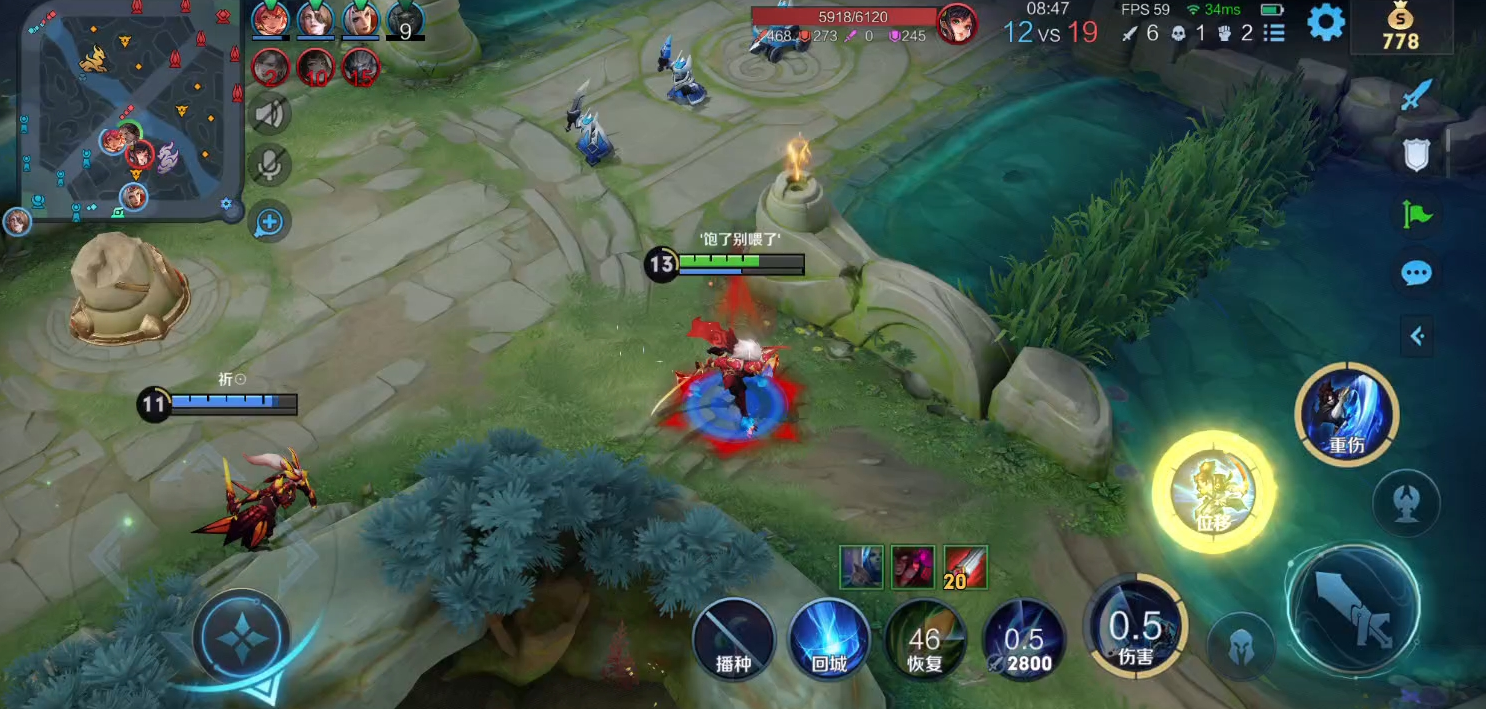Toggle the muted microphone button
Viewport: 1486px width, 709px height.
click(270, 166)
